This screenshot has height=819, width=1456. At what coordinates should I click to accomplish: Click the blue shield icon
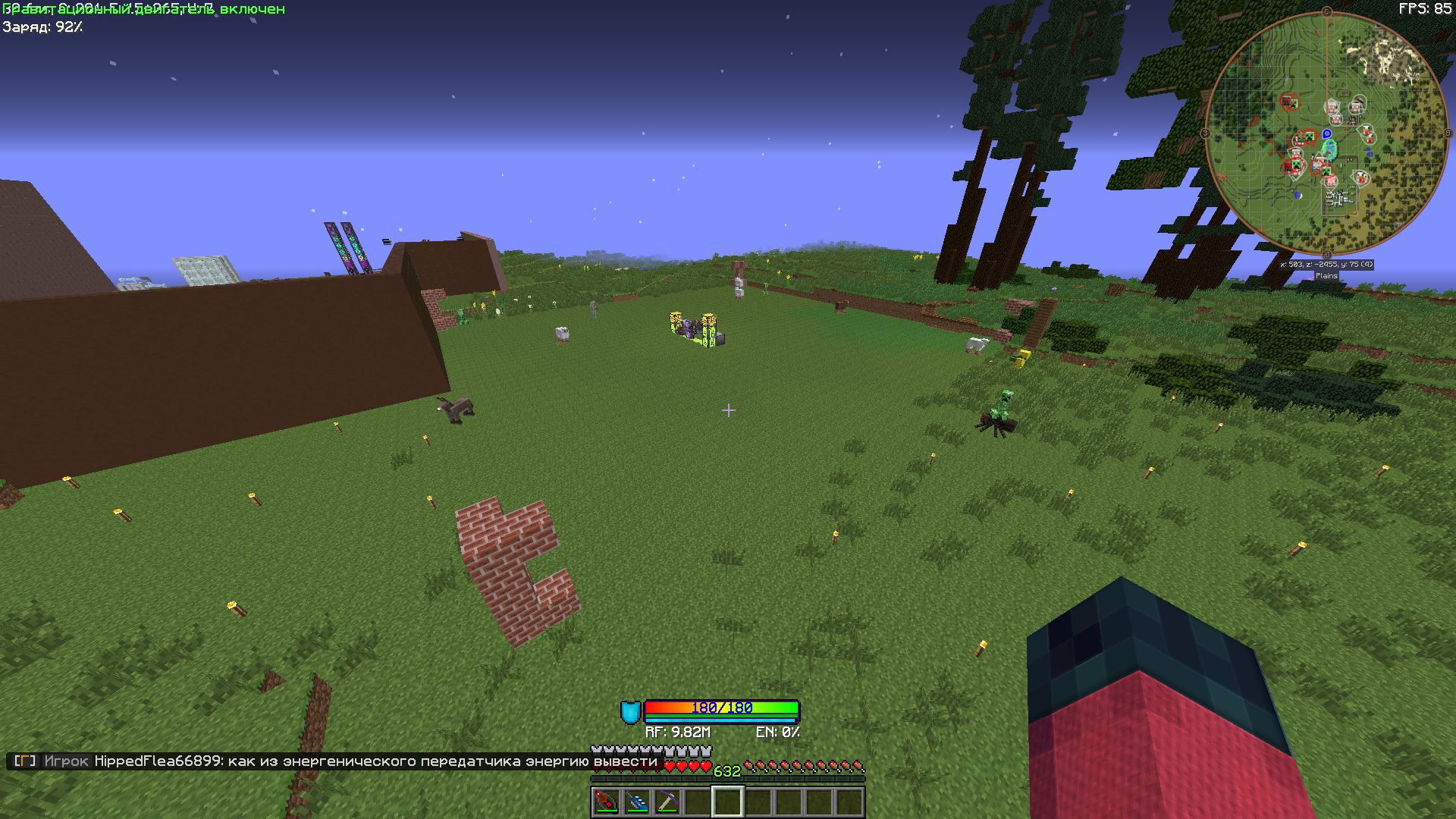[630, 712]
